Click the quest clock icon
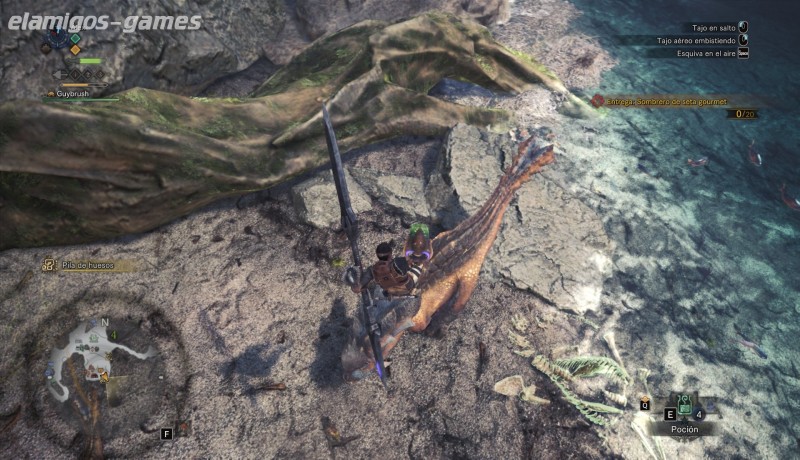This screenshot has height=460, width=800. tap(58, 40)
